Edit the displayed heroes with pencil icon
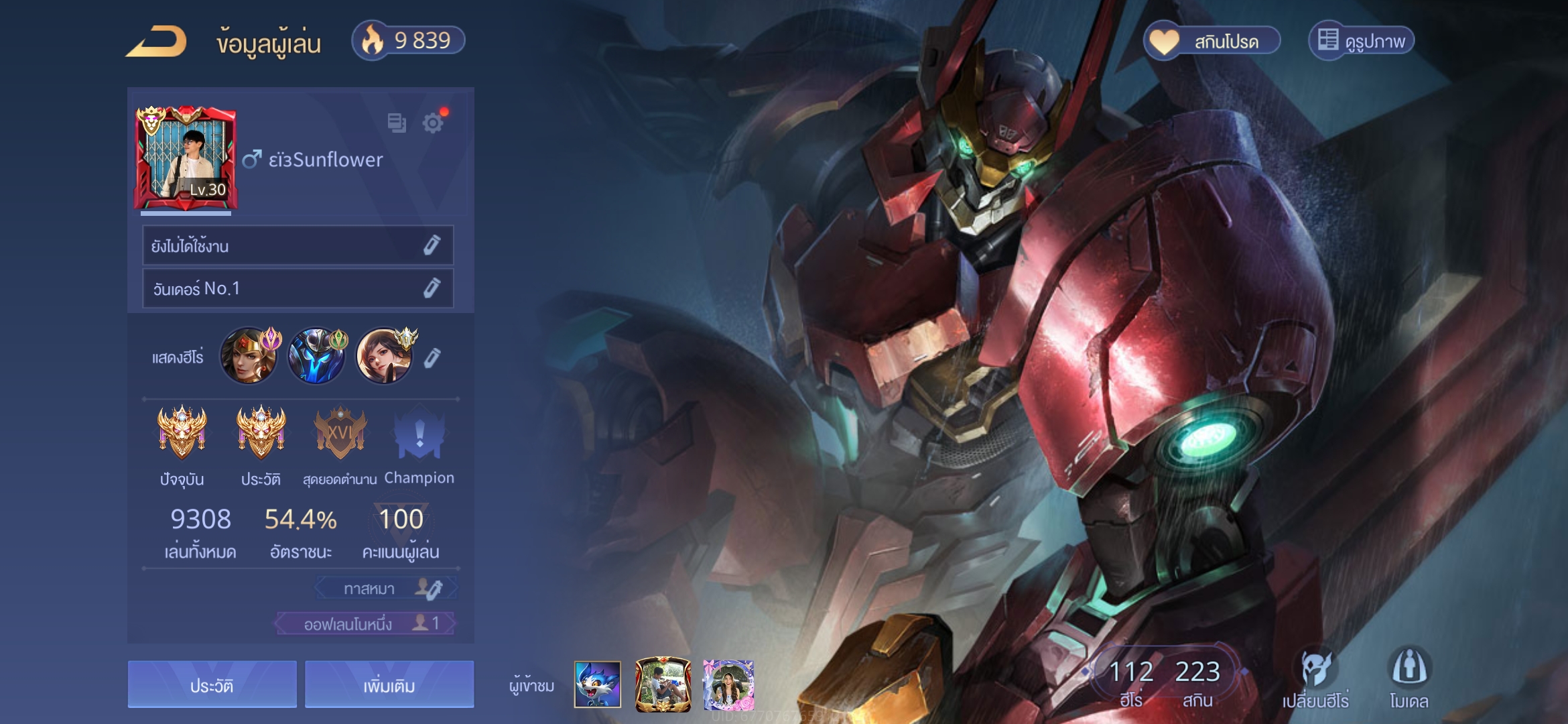 tap(432, 358)
